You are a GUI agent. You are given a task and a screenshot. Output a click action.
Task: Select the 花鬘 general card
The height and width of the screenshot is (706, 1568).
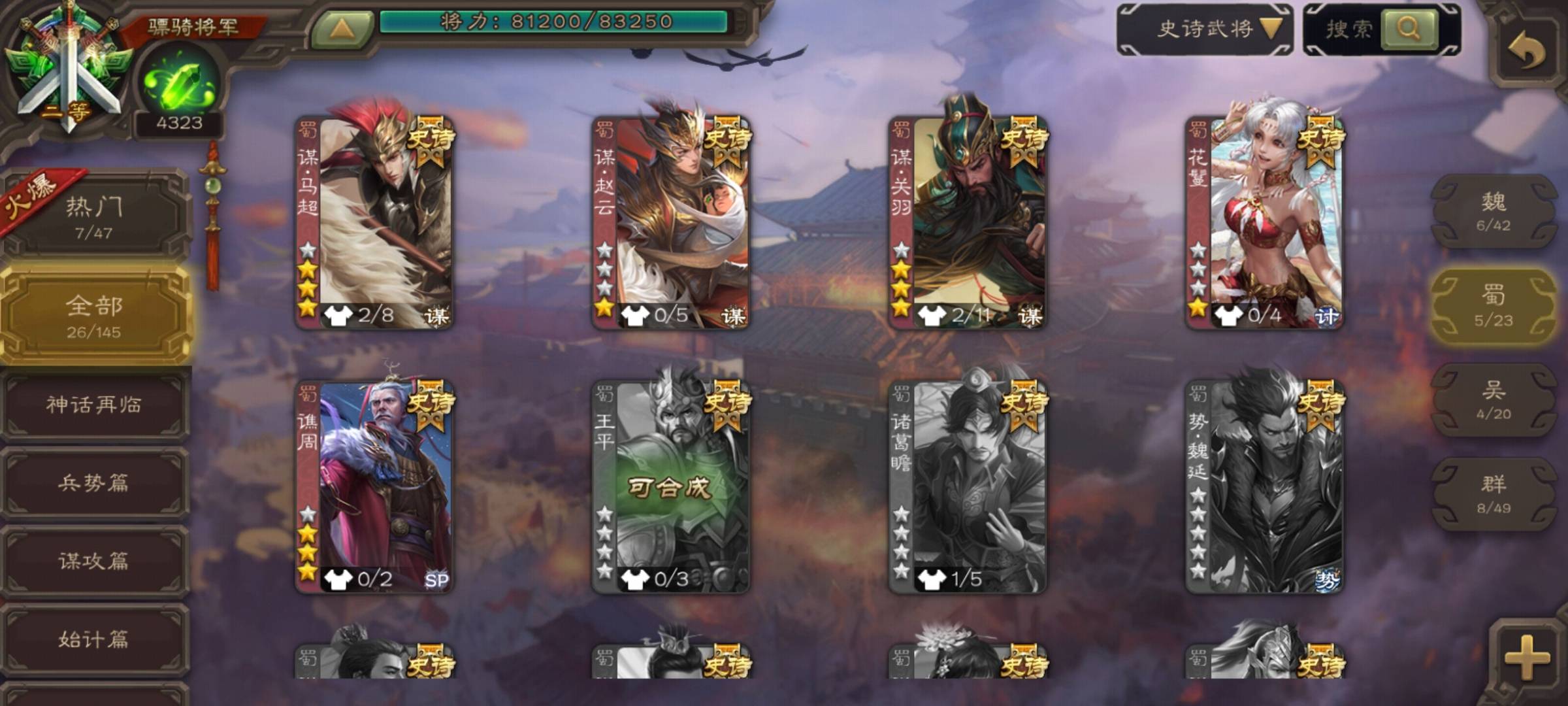[x=1264, y=222]
